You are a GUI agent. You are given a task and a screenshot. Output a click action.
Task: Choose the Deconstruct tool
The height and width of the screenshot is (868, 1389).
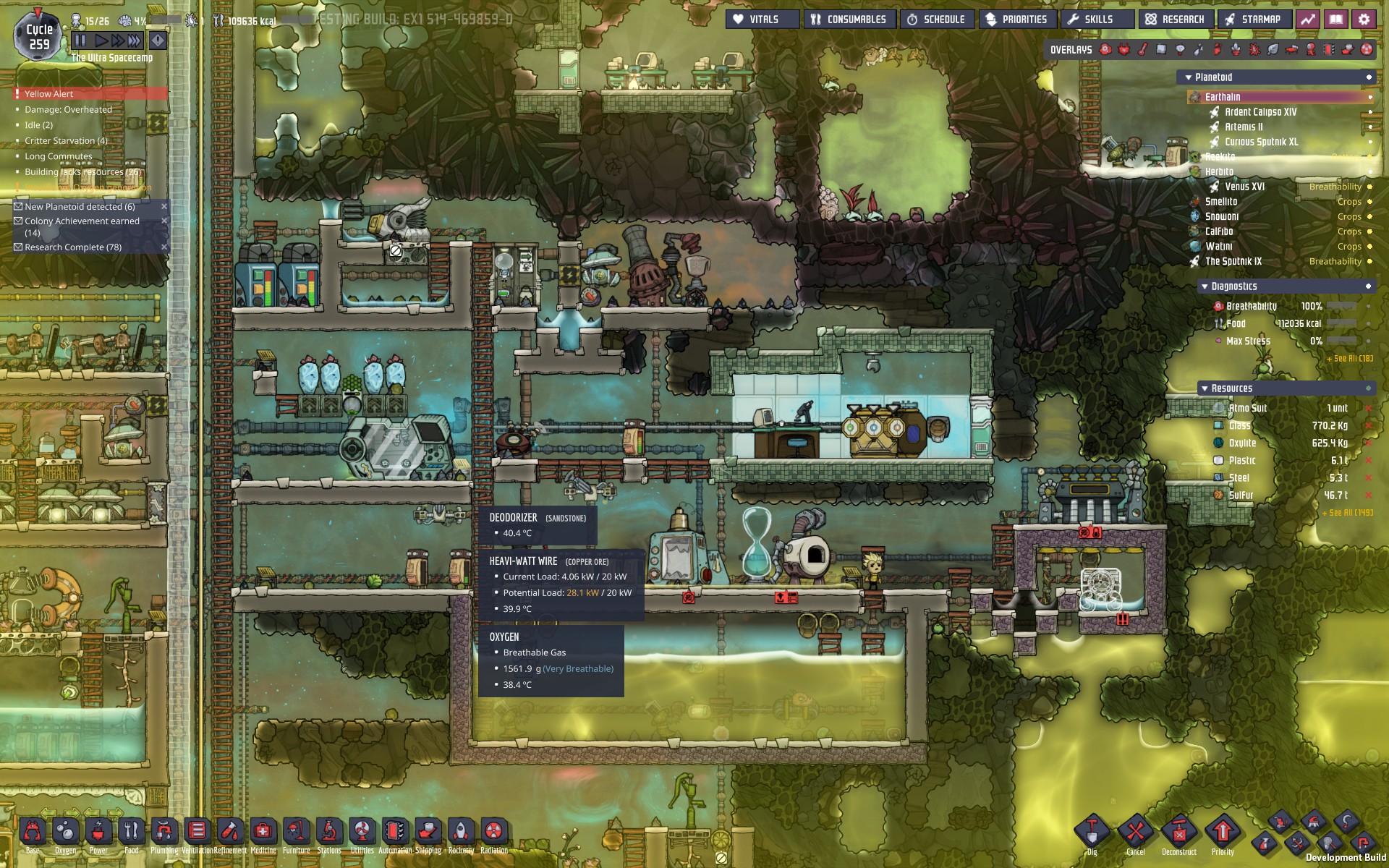1179,832
